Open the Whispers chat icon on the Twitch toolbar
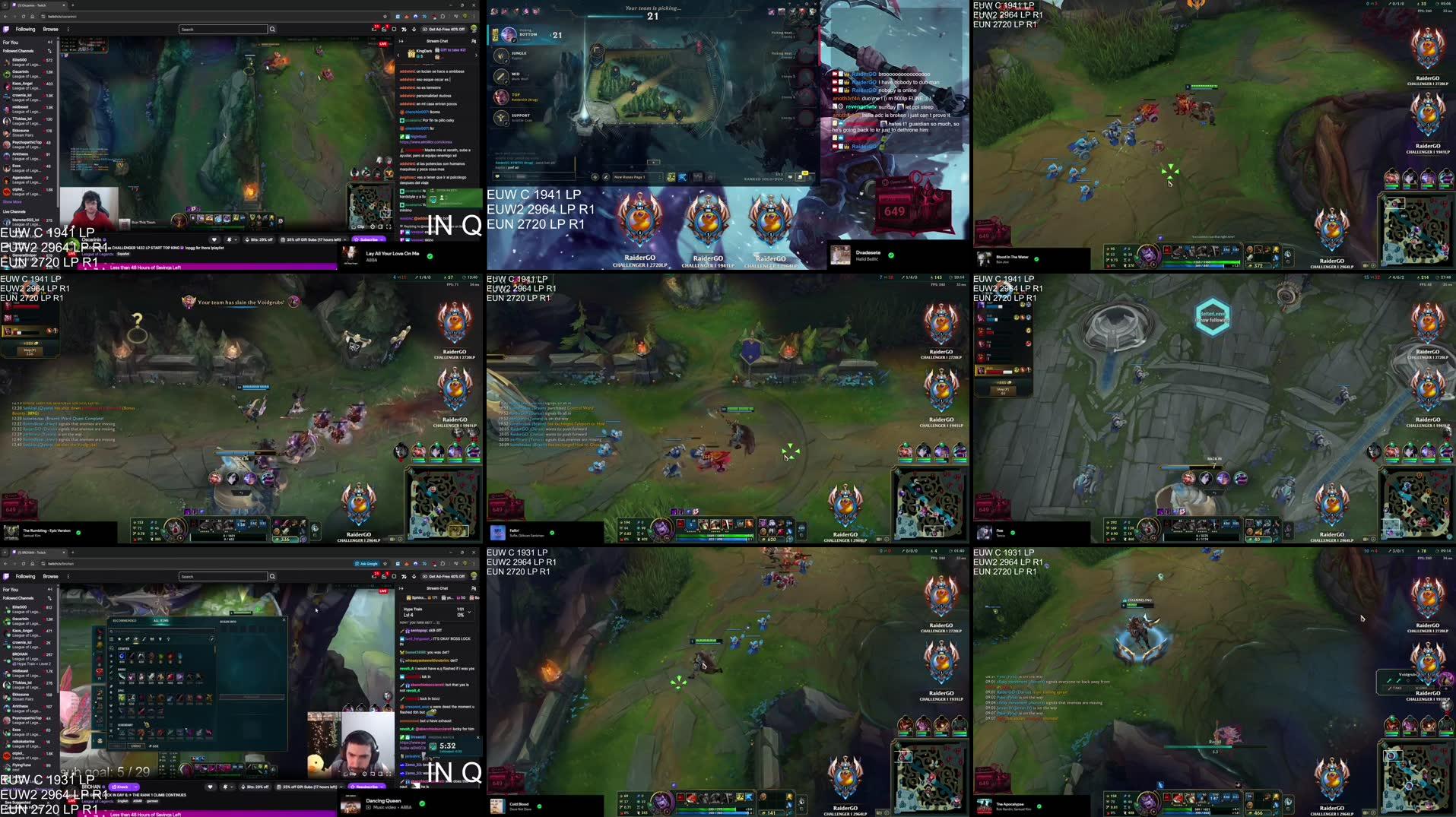 (x=374, y=29)
